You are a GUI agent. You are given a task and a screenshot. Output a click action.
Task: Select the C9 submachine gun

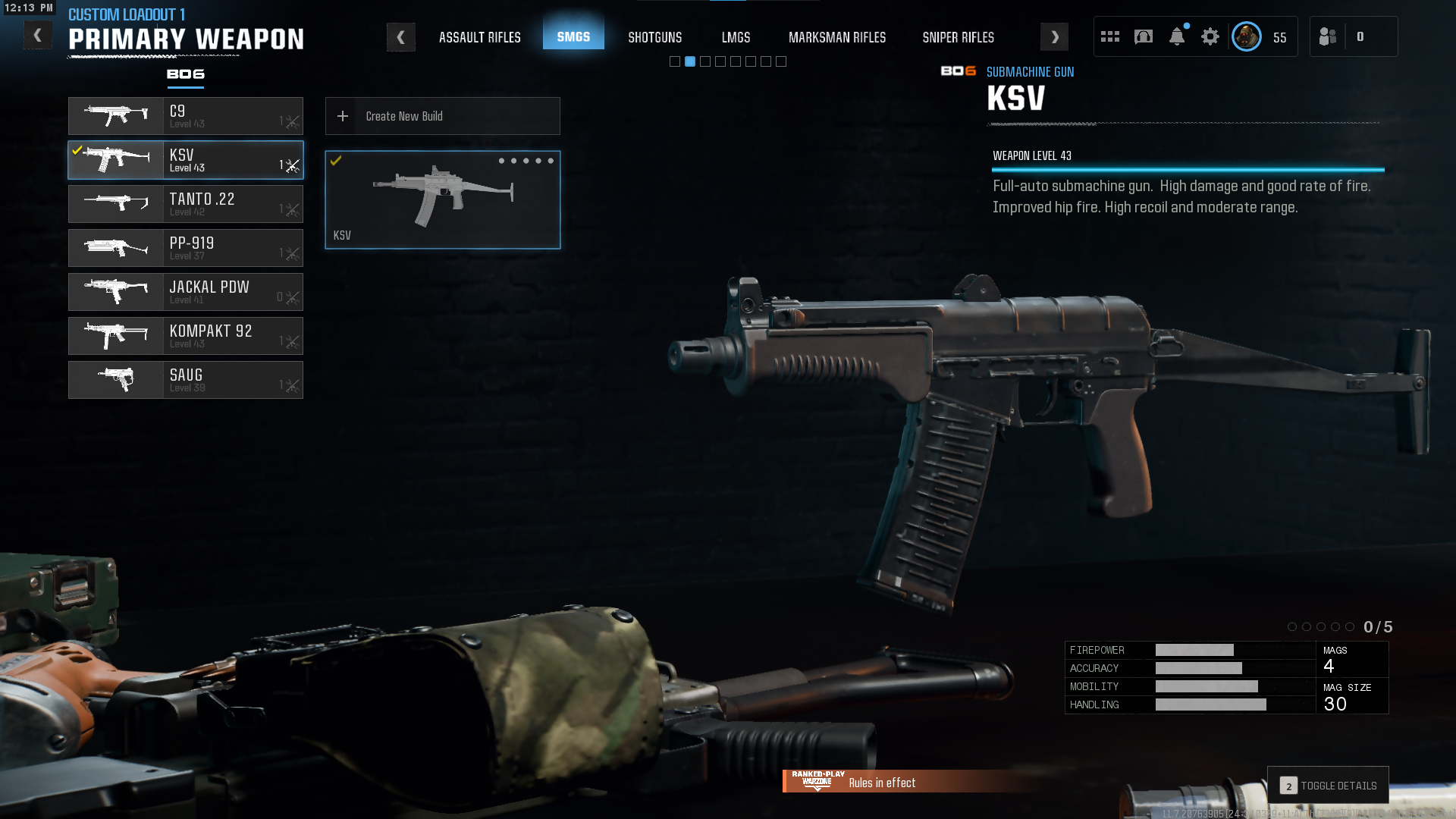click(186, 116)
